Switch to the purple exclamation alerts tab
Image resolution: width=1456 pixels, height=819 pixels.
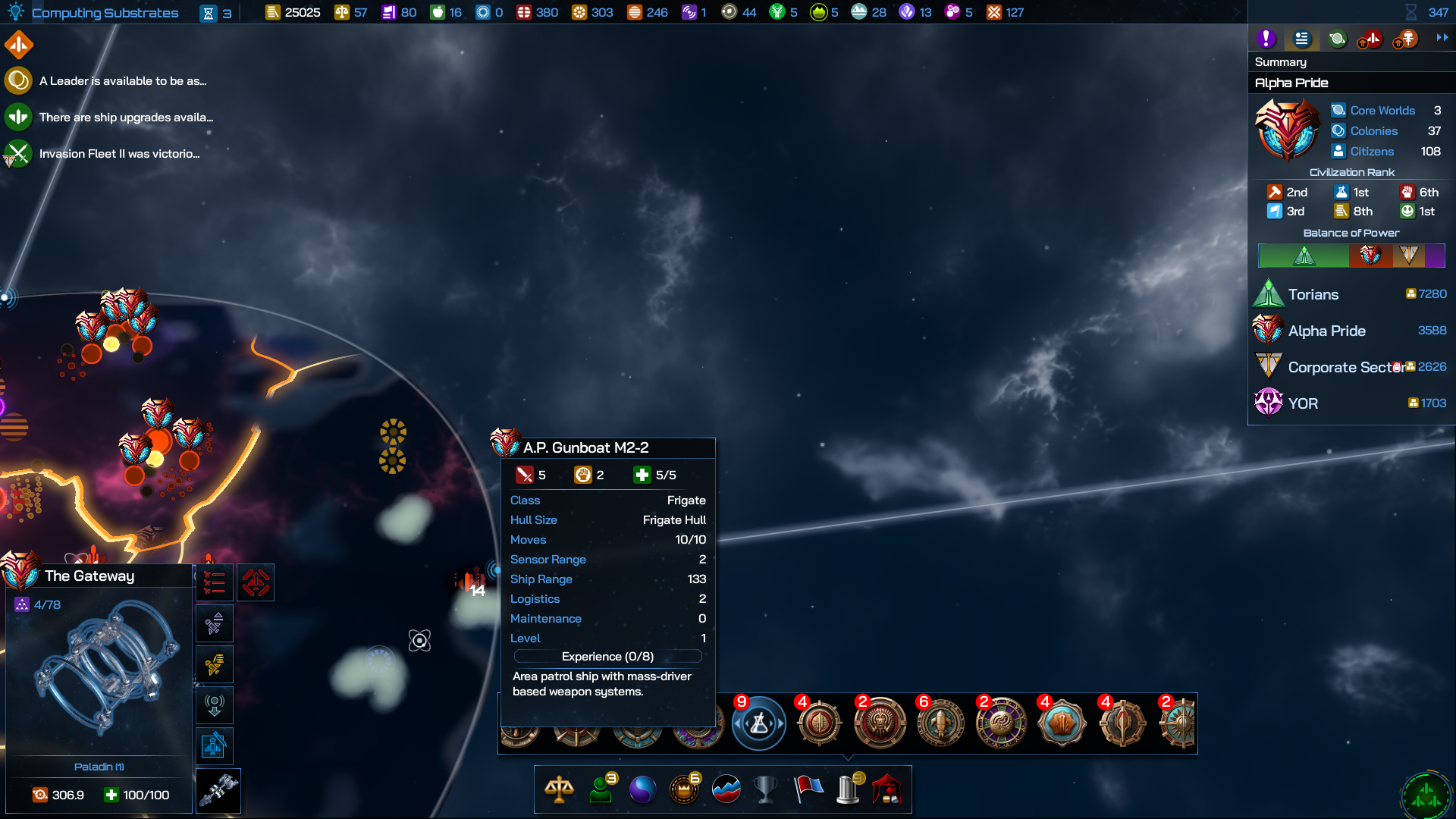click(1266, 39)
